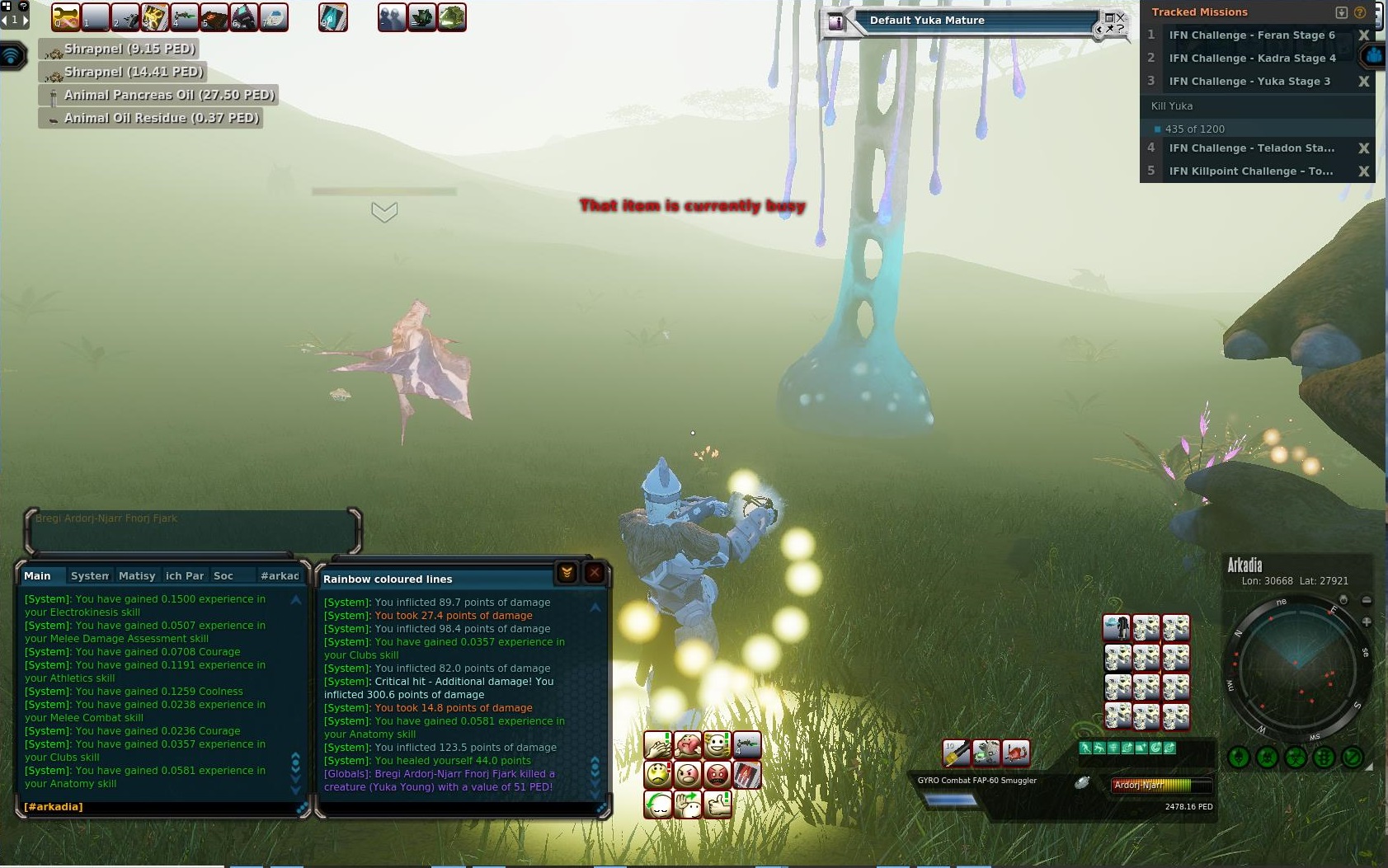Trigger the thumbs-up emote

[718, 804]
